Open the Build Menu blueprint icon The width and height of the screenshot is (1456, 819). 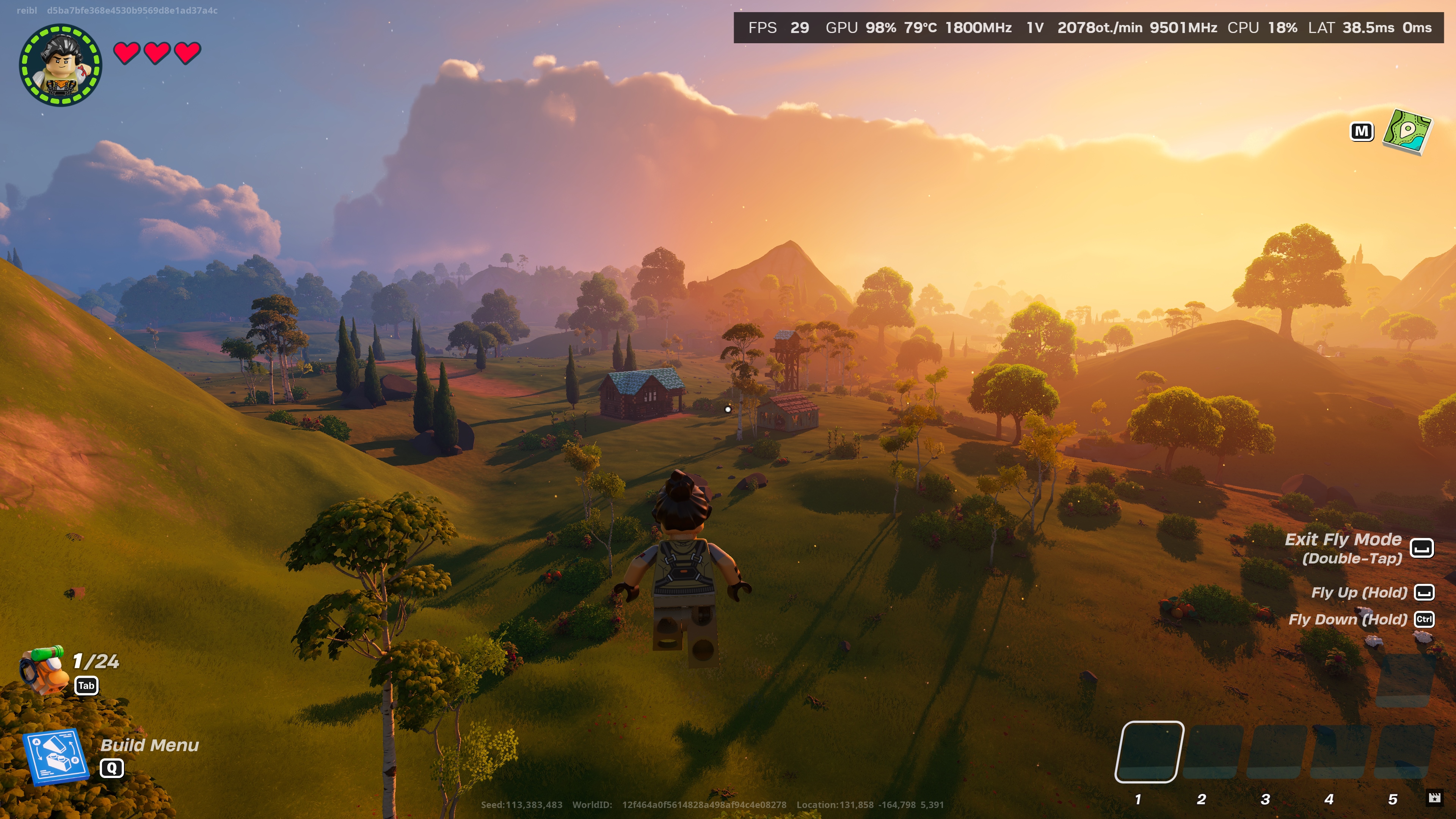tap(55, 756)
